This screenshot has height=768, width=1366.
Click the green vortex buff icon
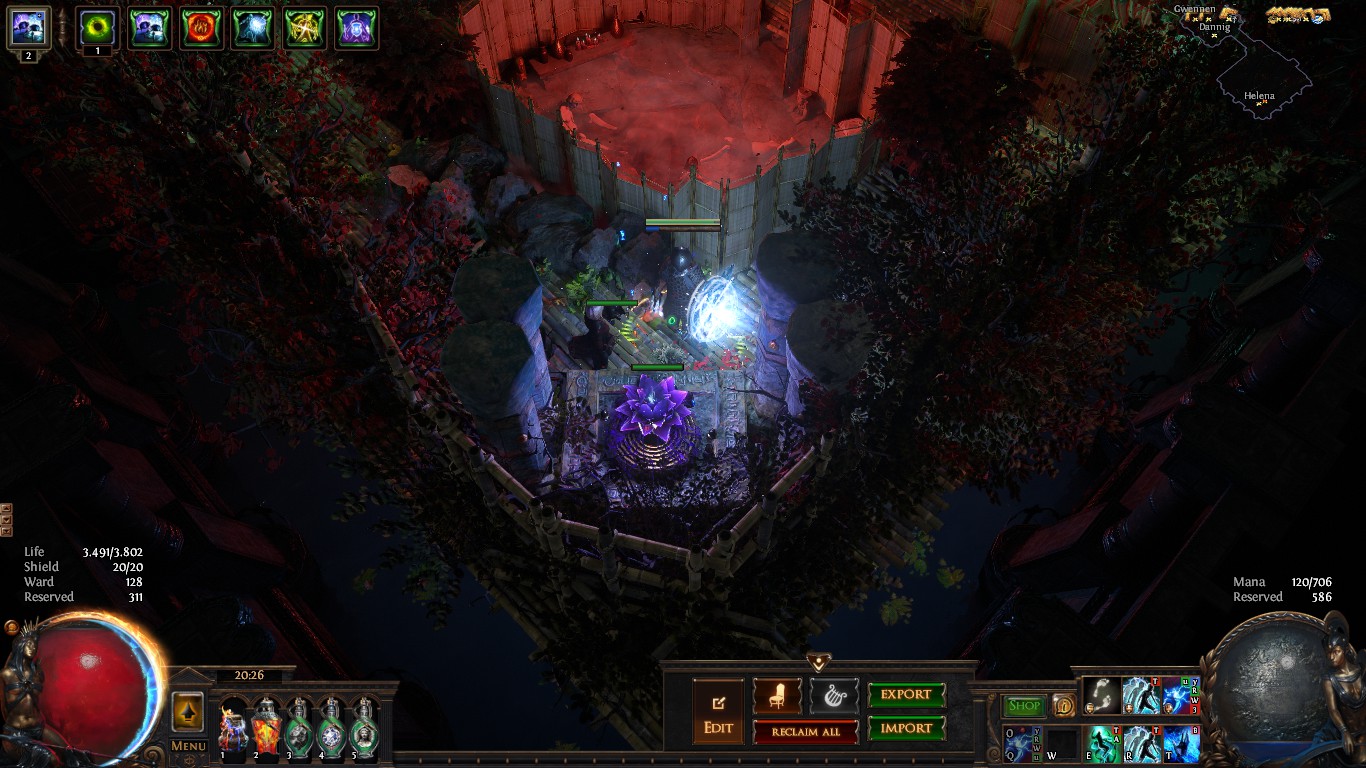[97, 26]
